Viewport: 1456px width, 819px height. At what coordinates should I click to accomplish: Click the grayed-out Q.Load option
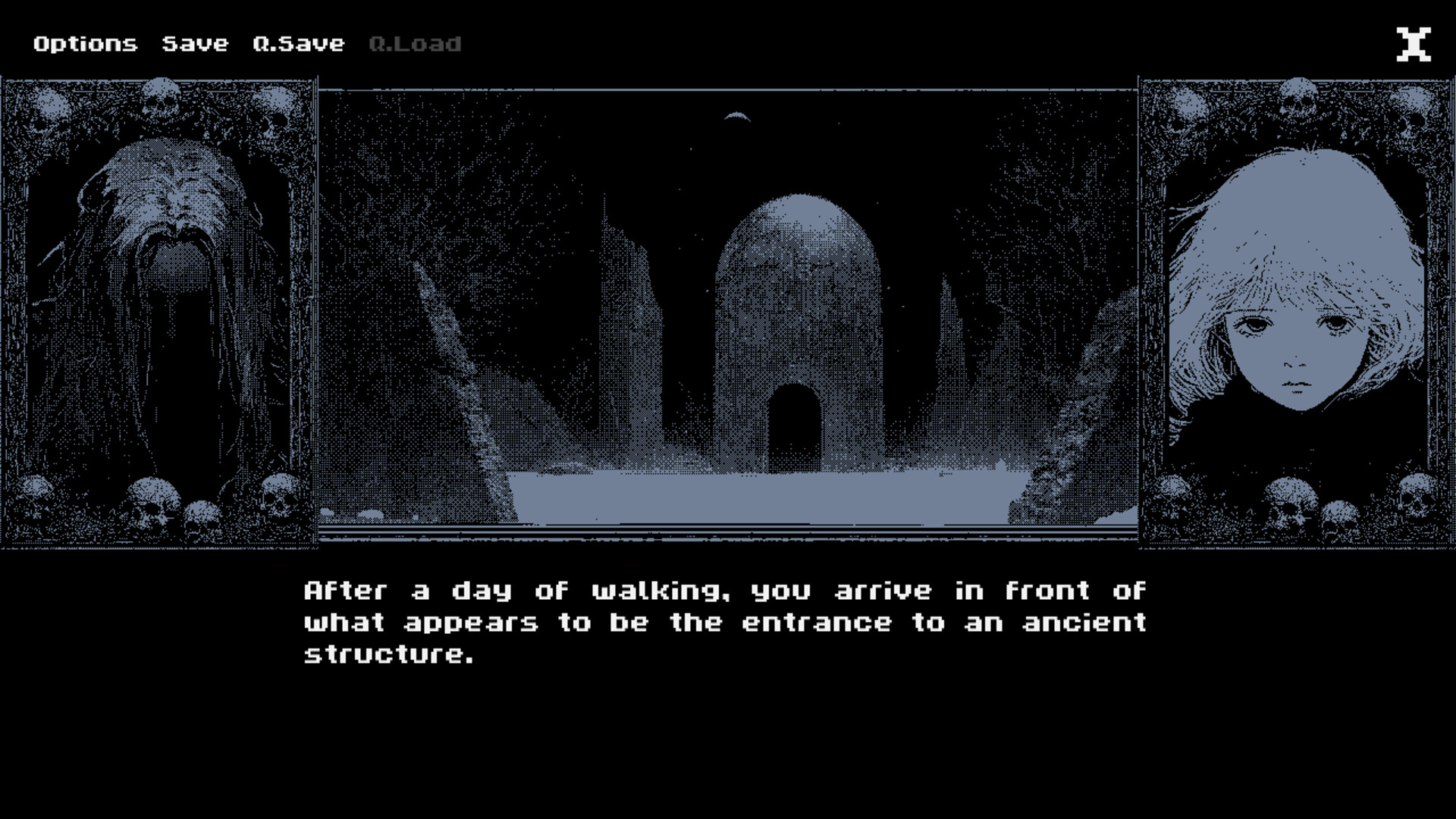pos(414,43)
